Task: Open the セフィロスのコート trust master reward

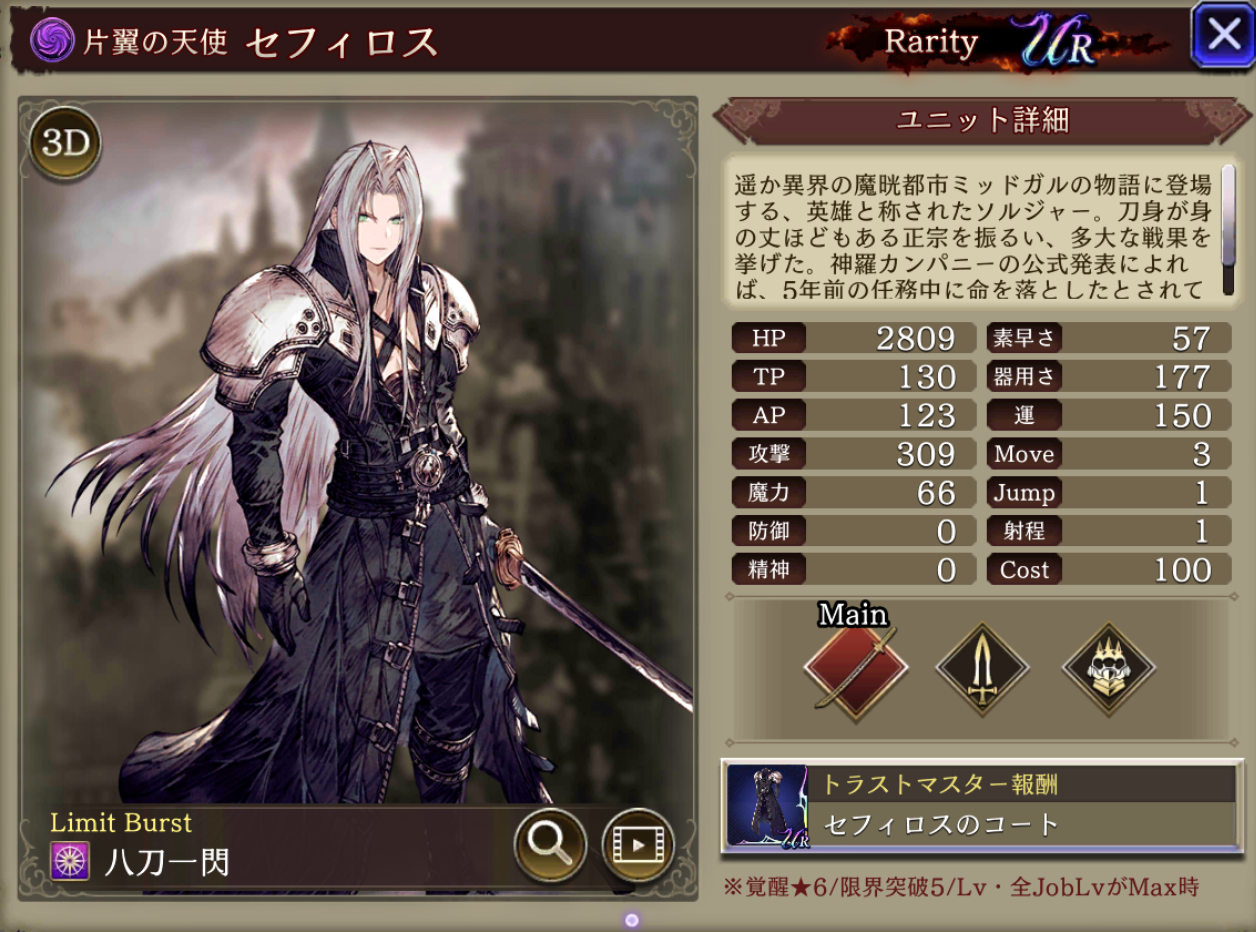Action: (980, 805)
